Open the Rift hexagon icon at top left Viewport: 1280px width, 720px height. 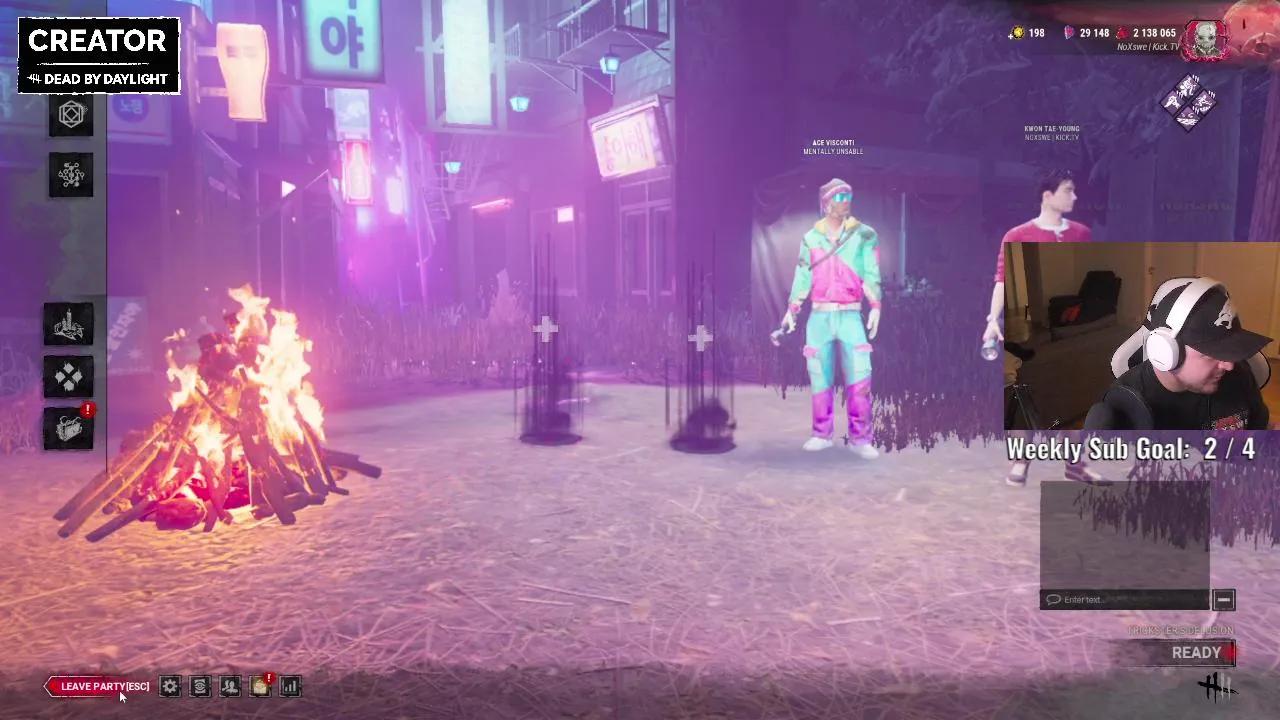pyautogui.click(x=70, y=113)
